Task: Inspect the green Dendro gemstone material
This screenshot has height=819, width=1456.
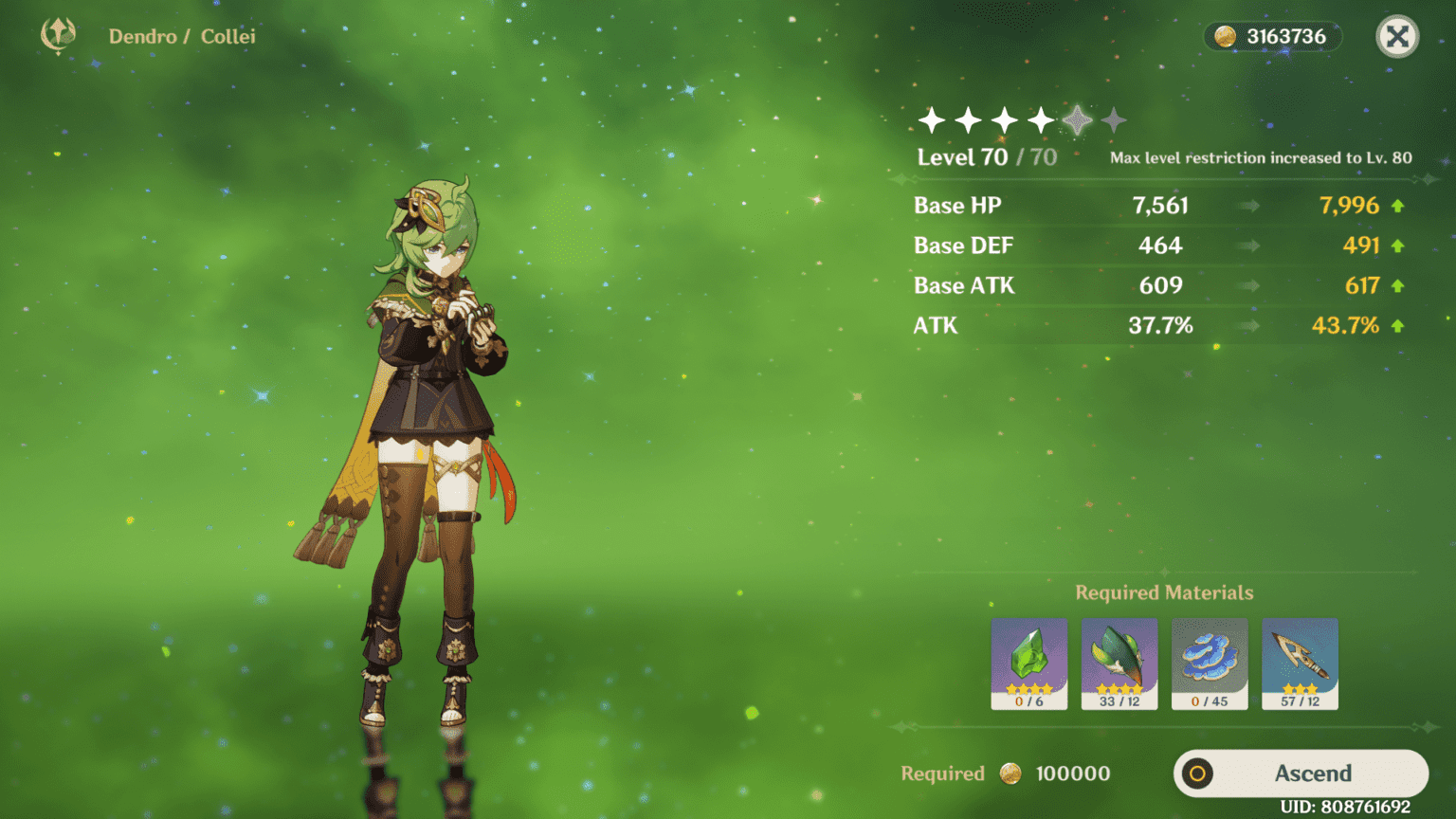Action: [1029, 663]
